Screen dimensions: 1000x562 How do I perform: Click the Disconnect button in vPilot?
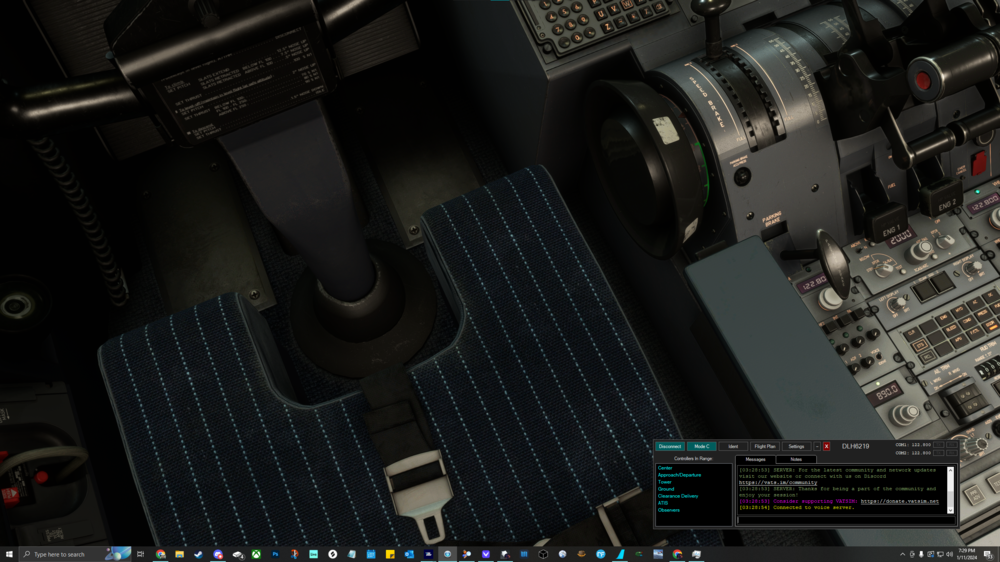pyautogui.click(x=670, y=446)
